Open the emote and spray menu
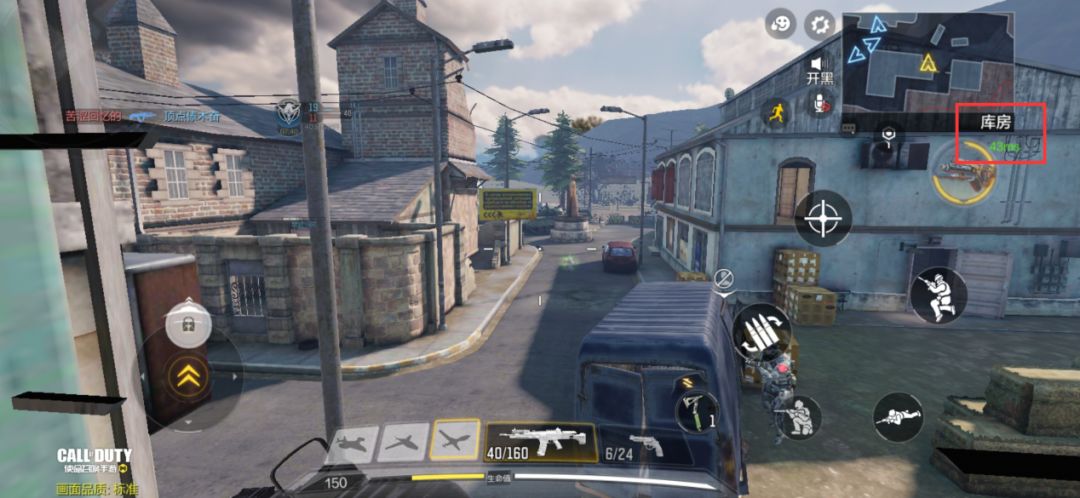This screenshot has height=498, width=1080. [781, 25]
